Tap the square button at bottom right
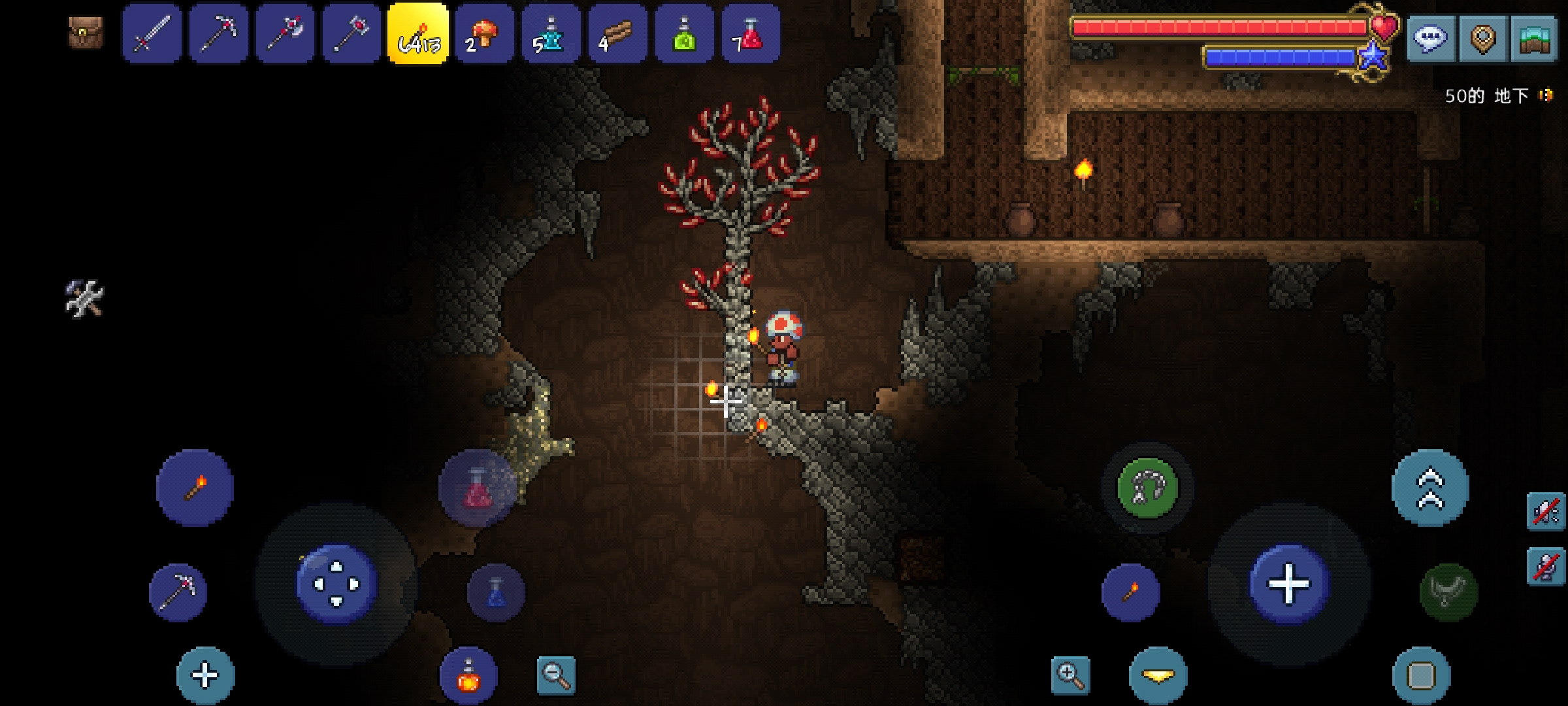 point(1421,676)
